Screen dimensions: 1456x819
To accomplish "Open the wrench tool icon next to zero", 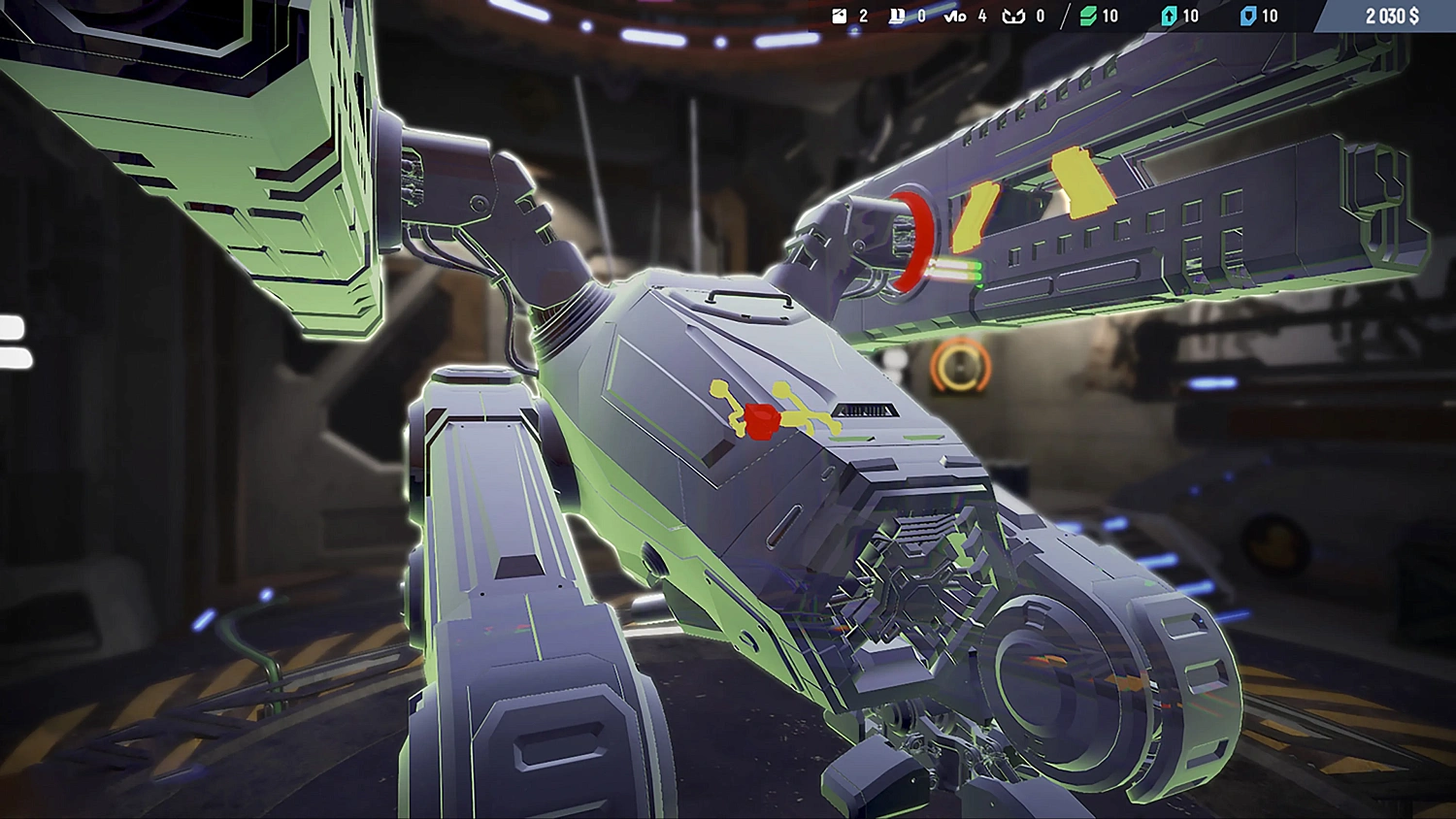I will coord(1015,16).
